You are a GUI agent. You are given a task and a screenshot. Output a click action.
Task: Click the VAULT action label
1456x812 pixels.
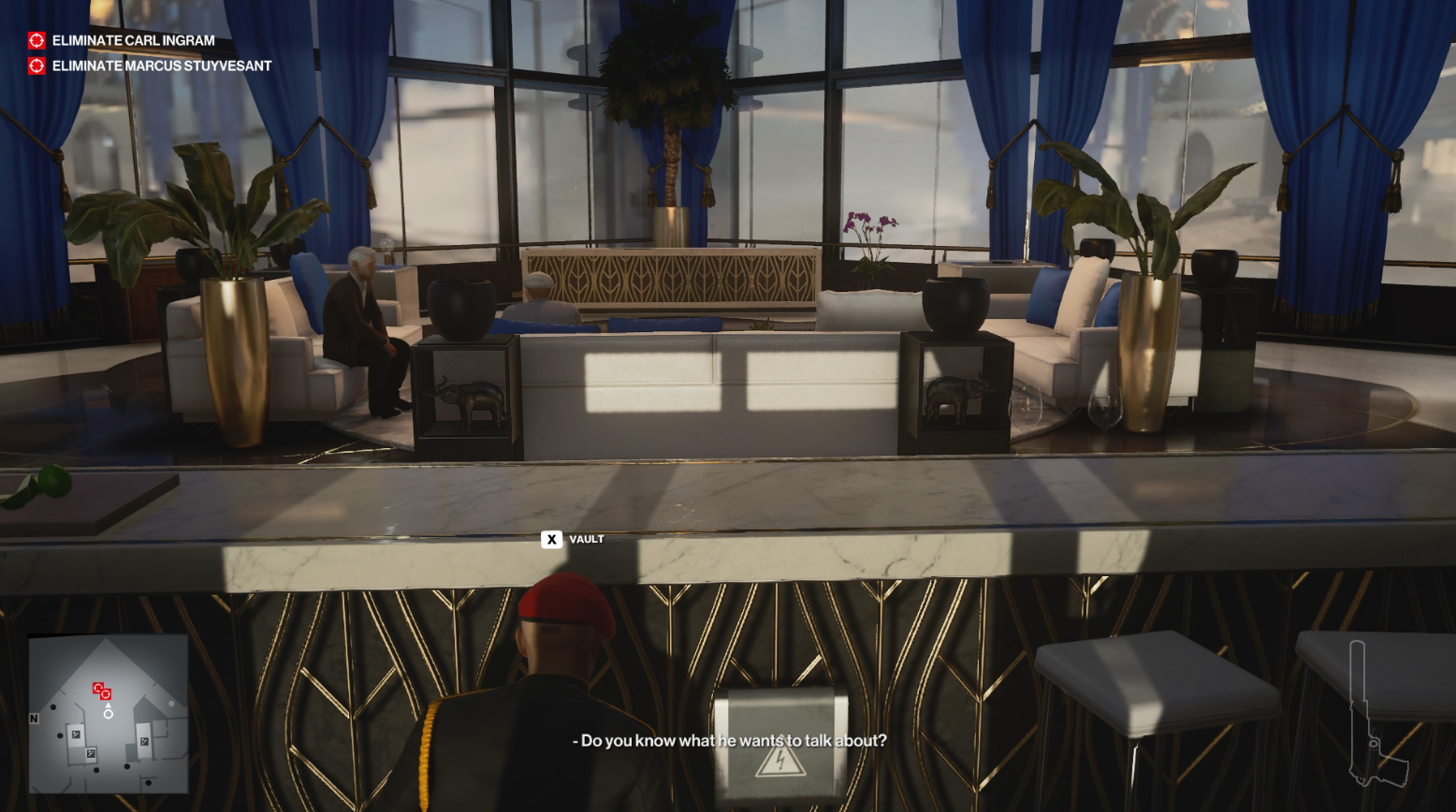point(585,540)
